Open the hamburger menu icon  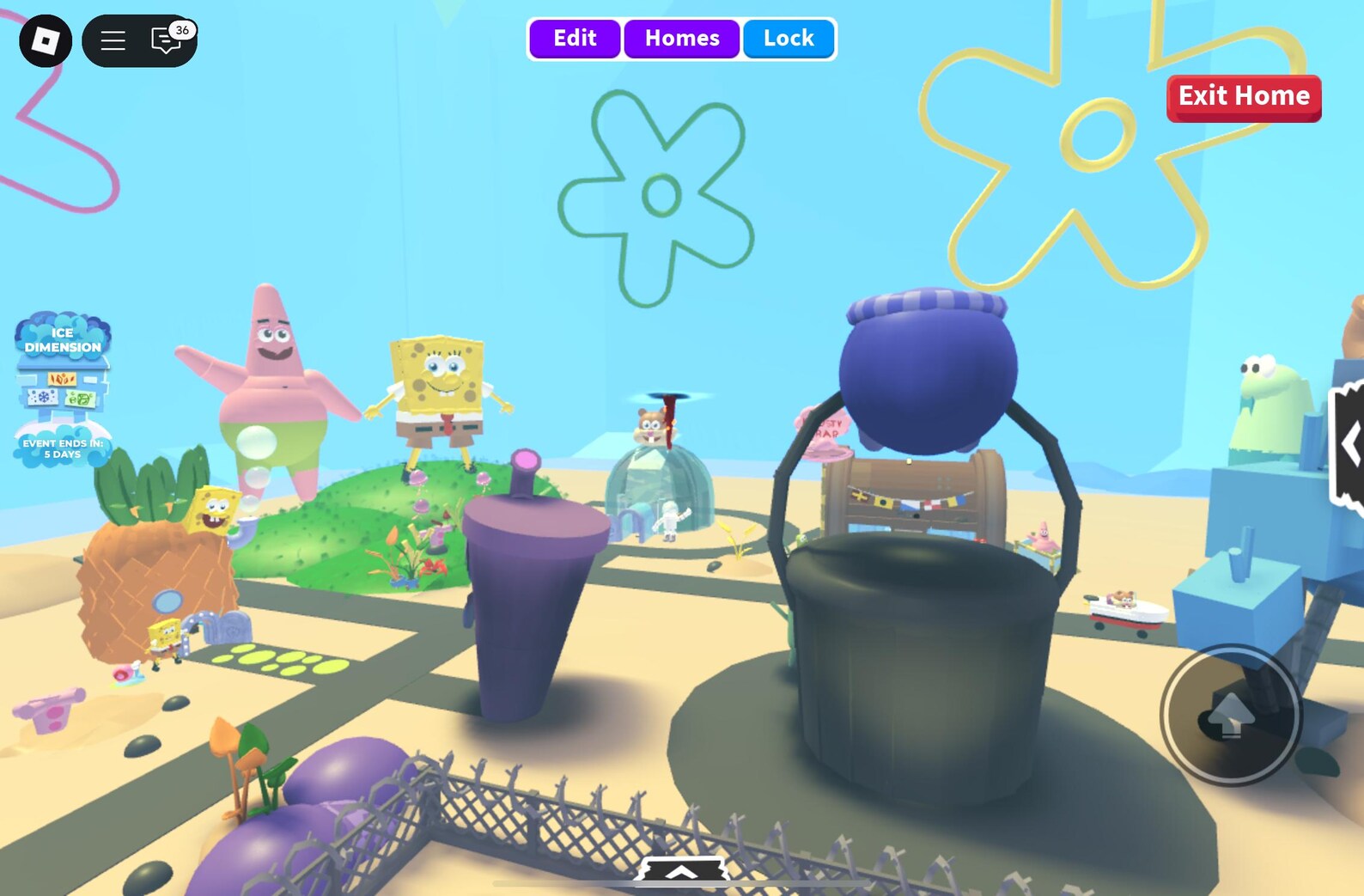(x=113, y=40)
